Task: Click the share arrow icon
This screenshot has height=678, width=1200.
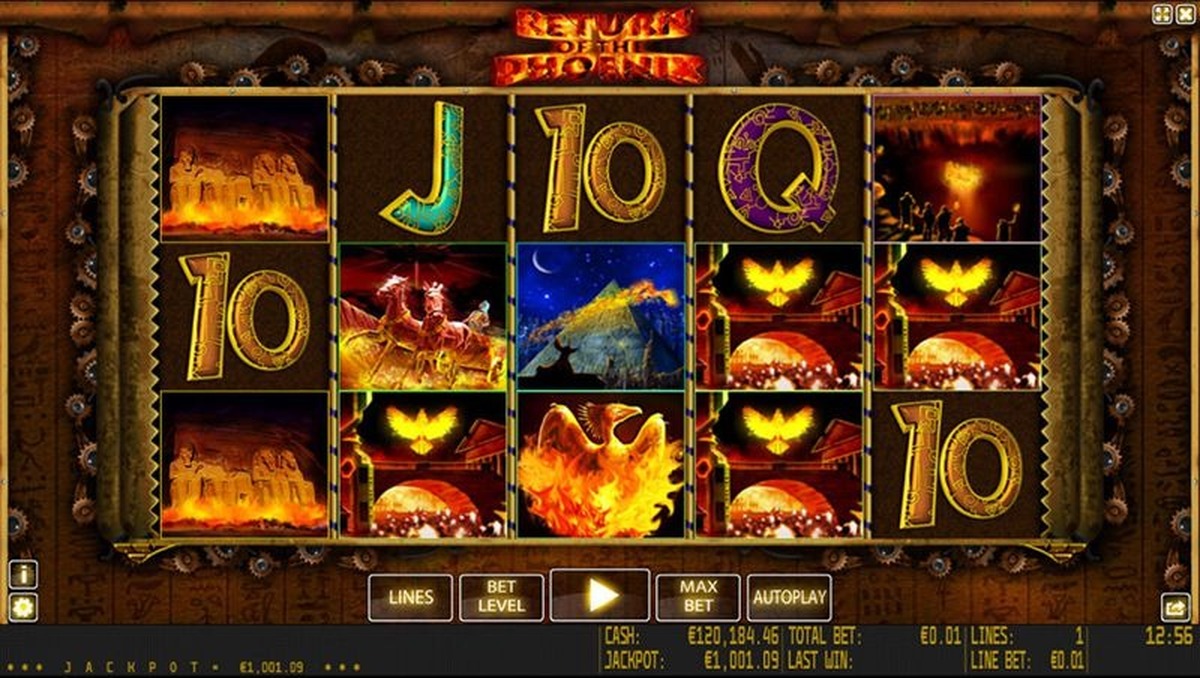Action: (1174, 606)
